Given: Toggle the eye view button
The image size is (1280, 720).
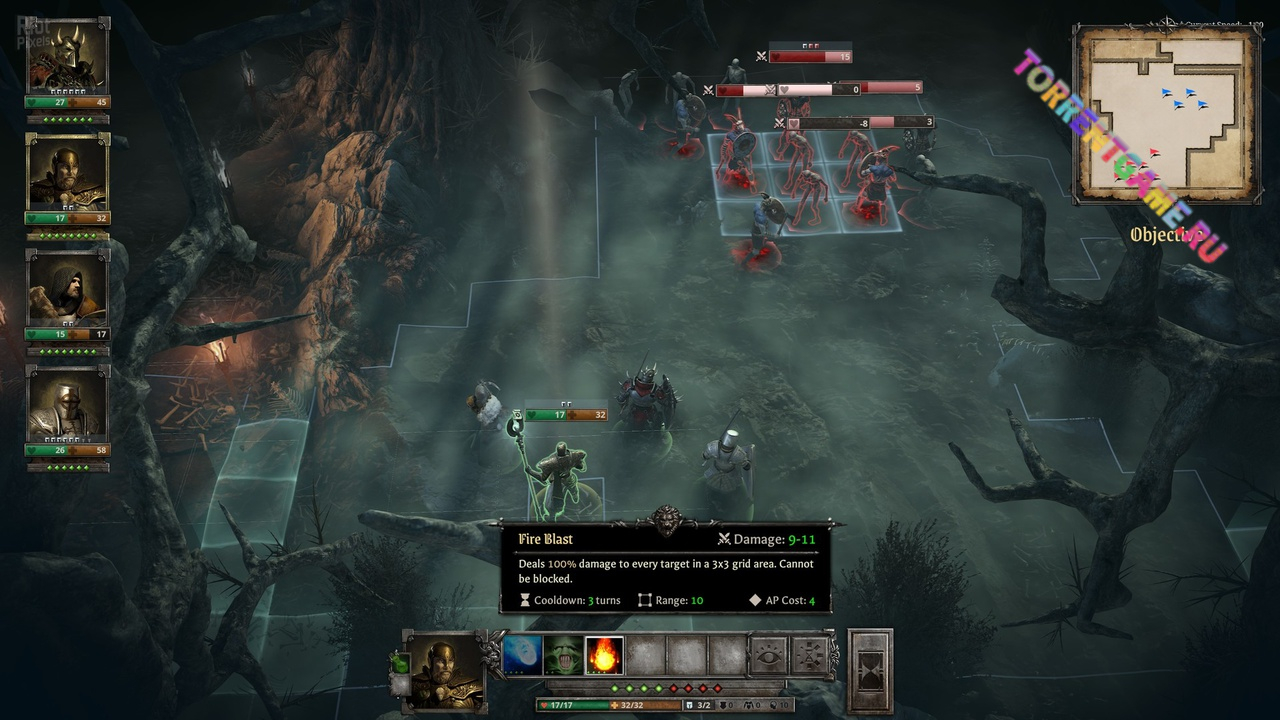Looking at the screenshot, I should 768,656.
